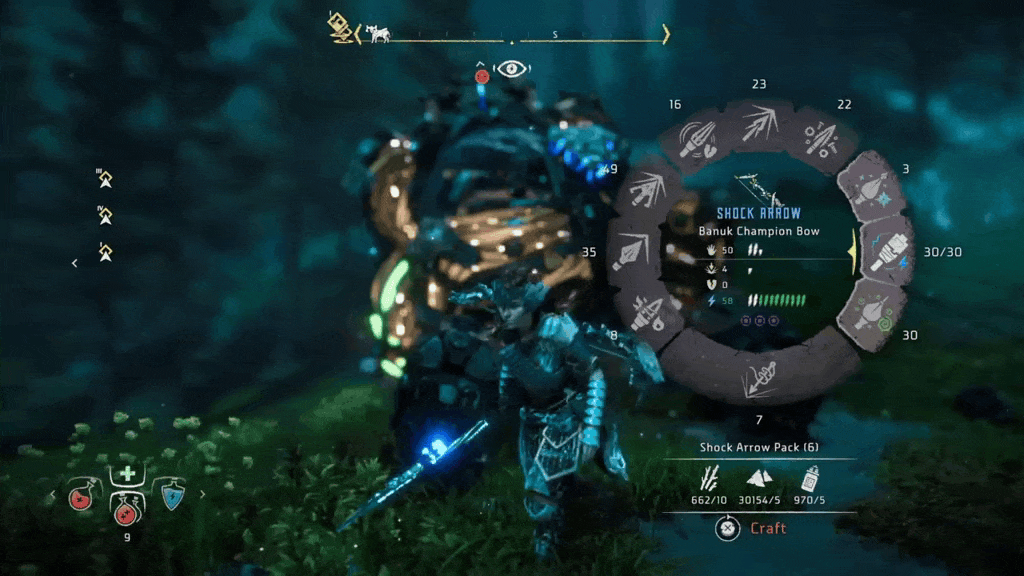The width and height of the screenshot is (1024, 576).
Task: Toggle the enemy awareness eye indicator
Action: tap(512, 70)
